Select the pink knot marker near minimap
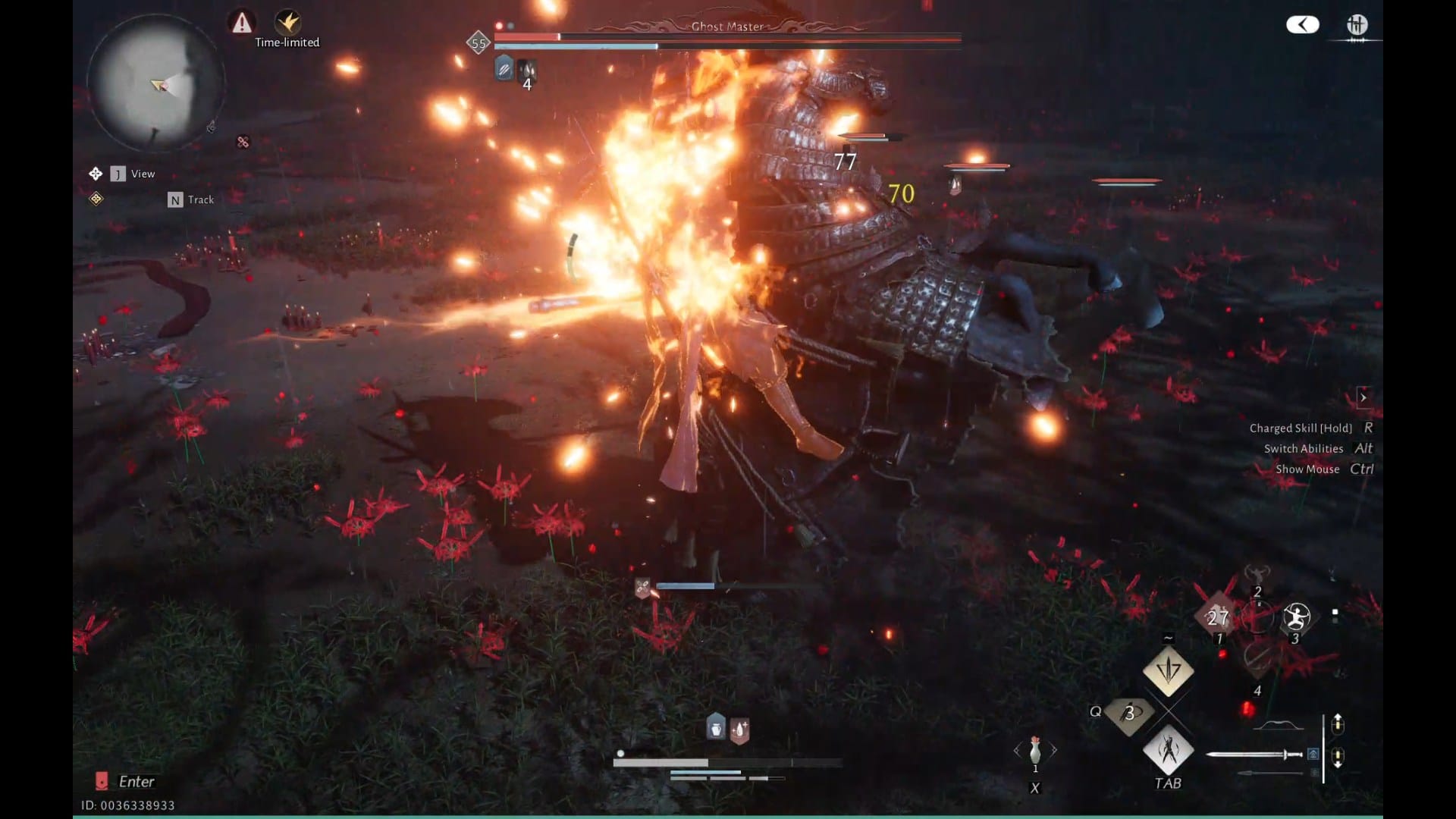Viewport: 1456px width, 819px height. point(243,142)
